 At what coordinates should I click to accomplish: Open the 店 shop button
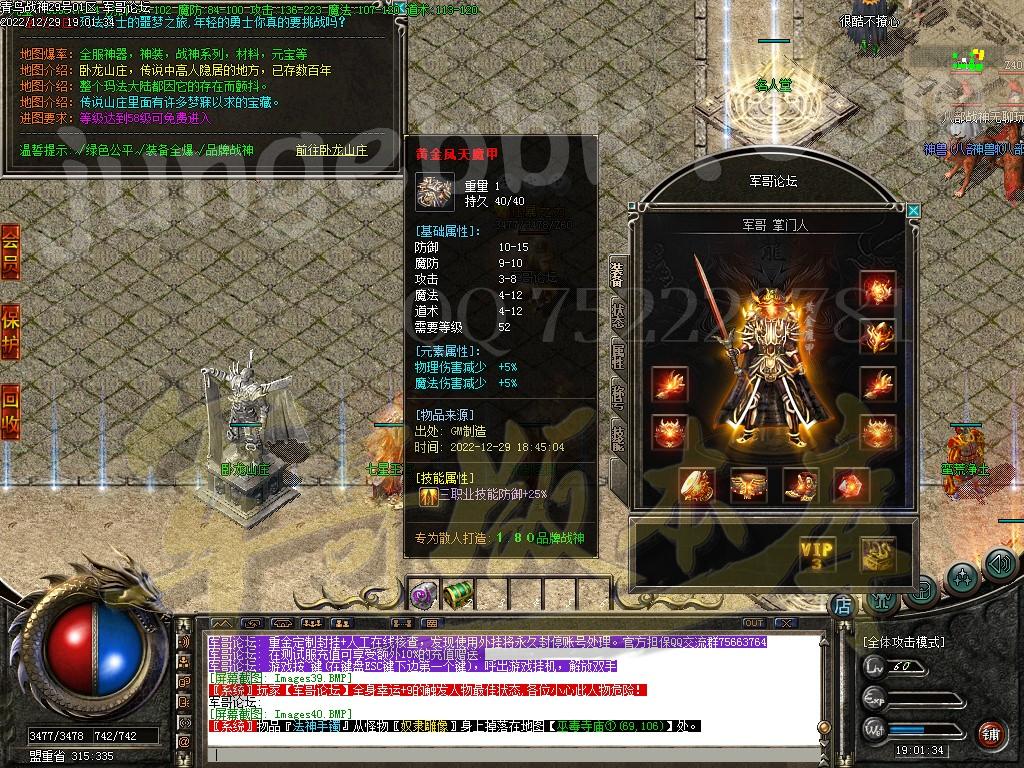point(842,605)
